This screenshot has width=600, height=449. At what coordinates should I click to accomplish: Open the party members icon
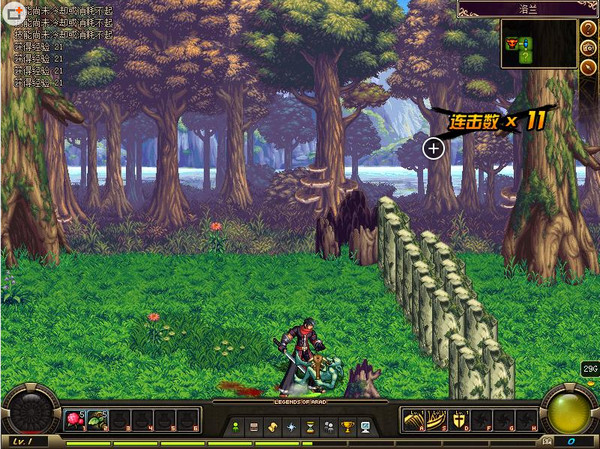click(328, 427)
